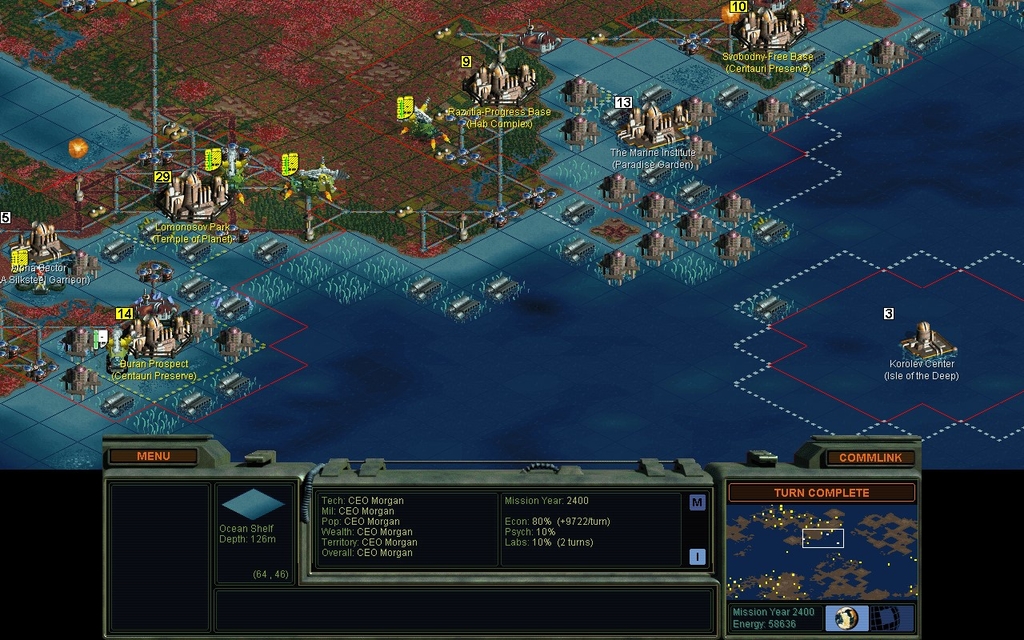Open the COMMLINK panel

pyautogui.click(x=870, y=458)
